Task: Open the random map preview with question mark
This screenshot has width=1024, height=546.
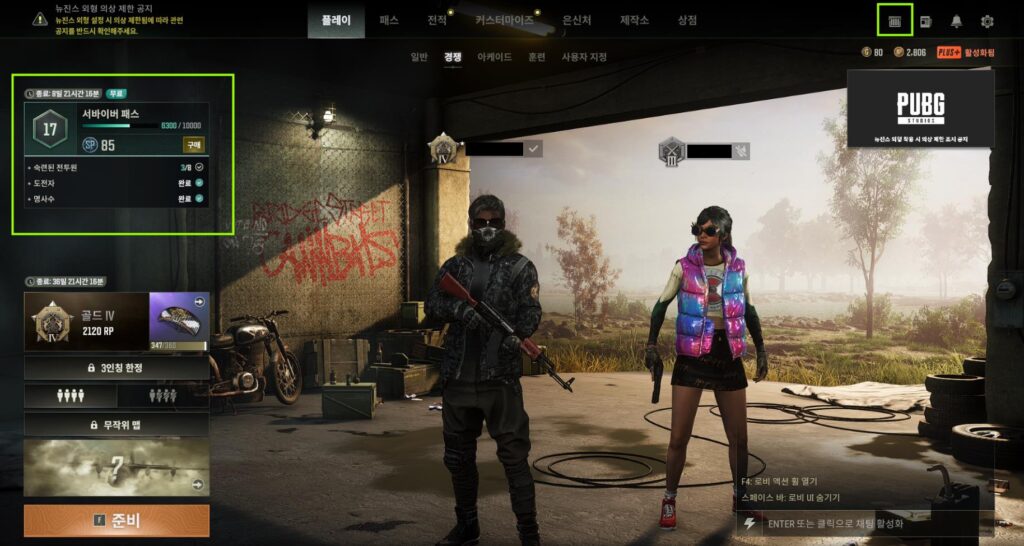Action: tap(117, 467)
